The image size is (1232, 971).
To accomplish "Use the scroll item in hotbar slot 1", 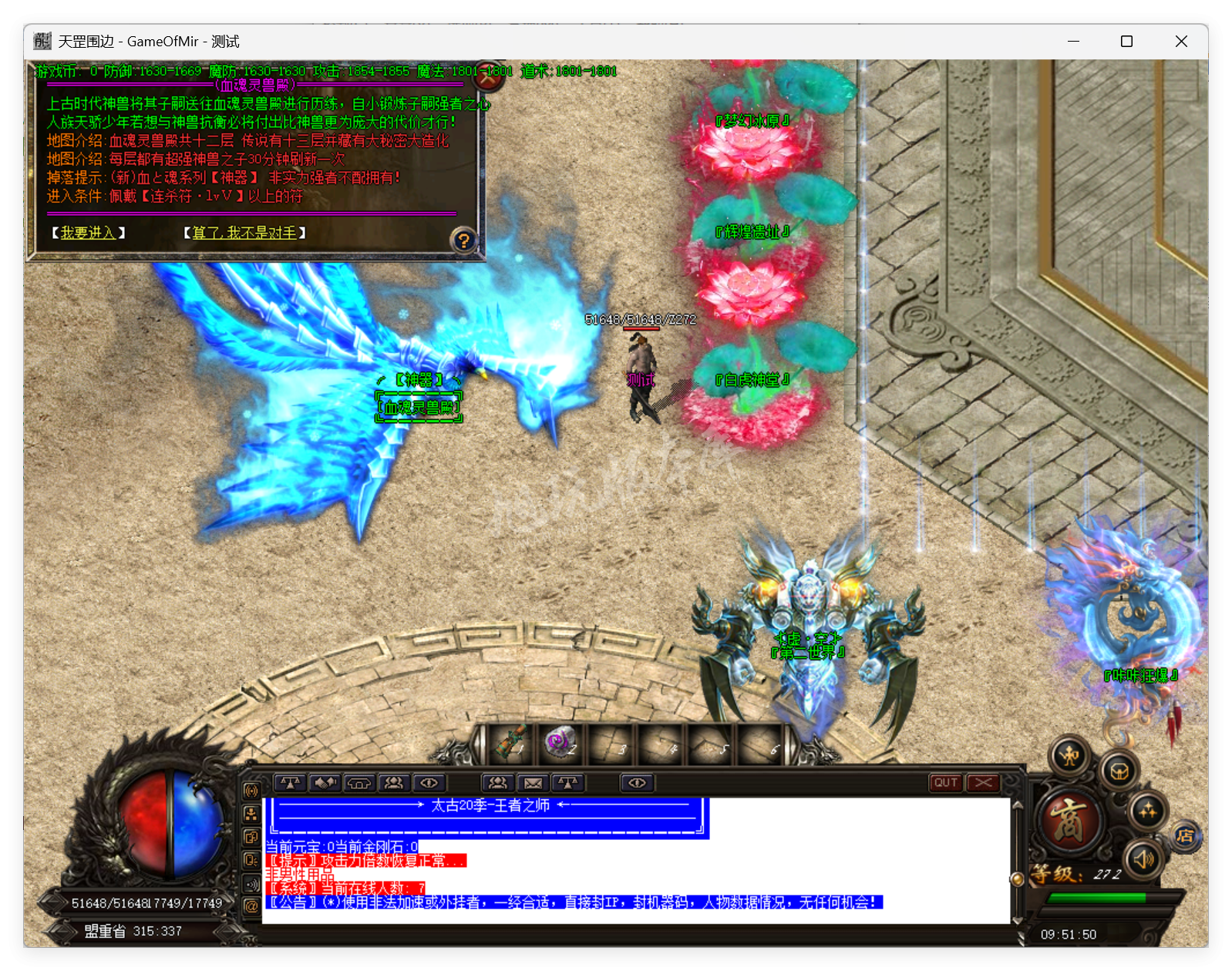I will [510, 742].
